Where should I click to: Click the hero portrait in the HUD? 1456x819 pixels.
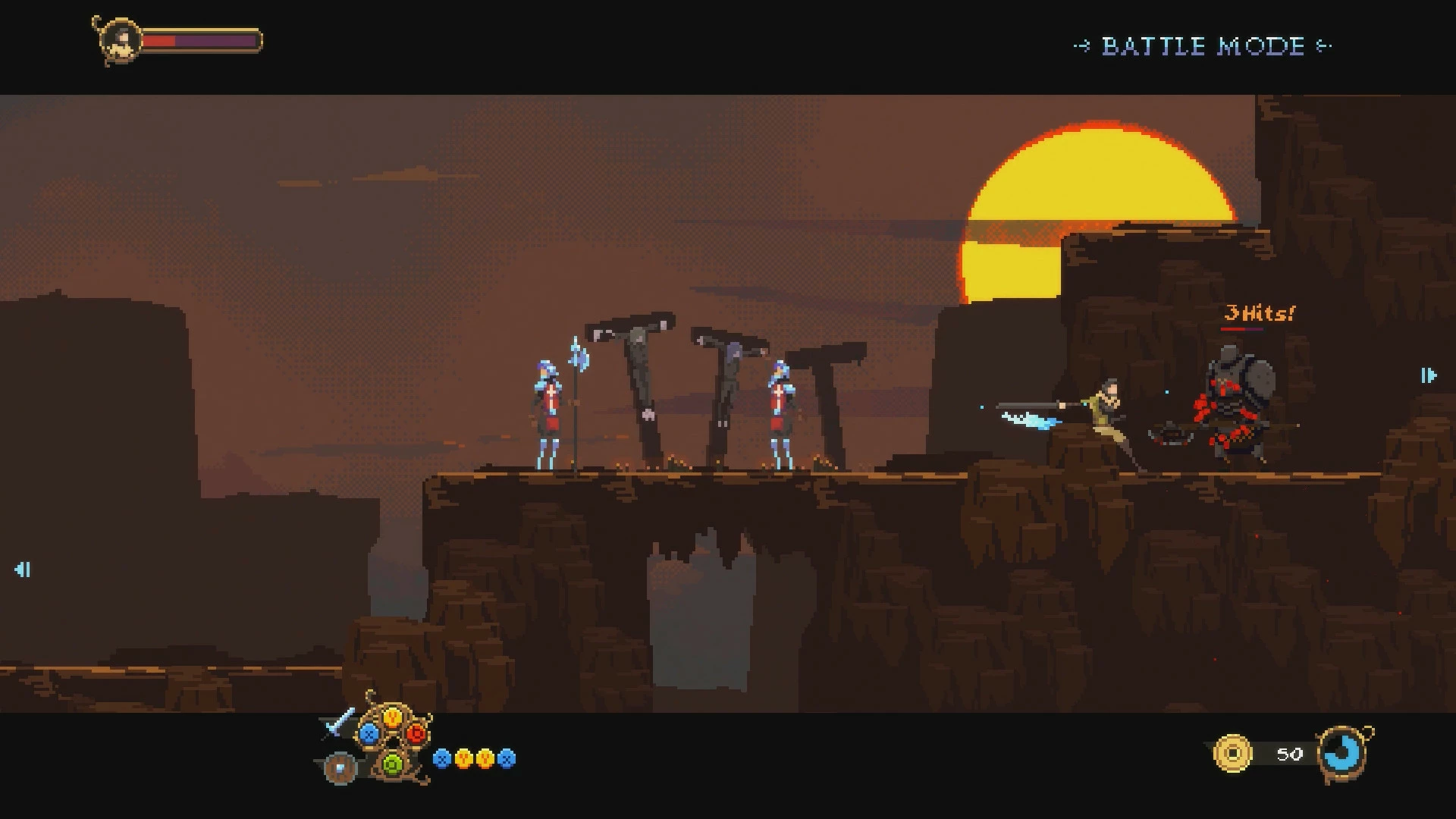[x=120, y=41]
